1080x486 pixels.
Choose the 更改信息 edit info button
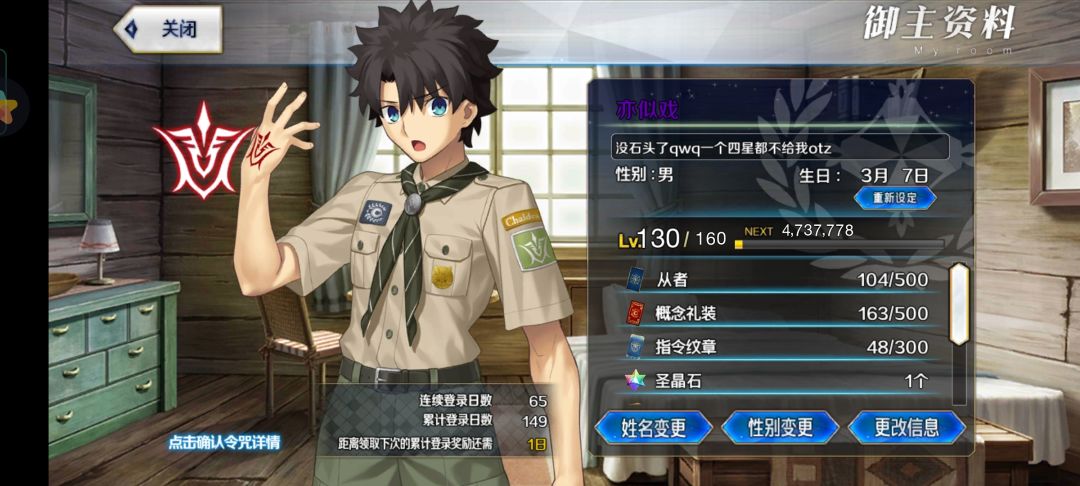906,428
